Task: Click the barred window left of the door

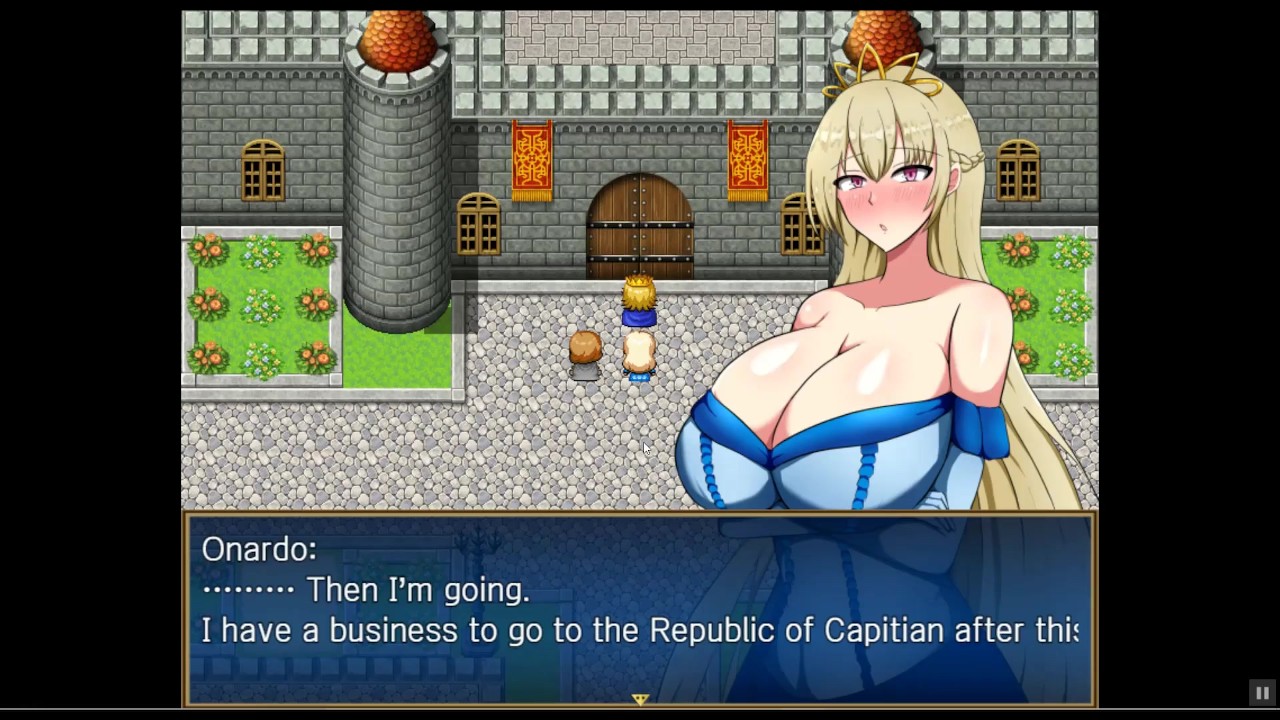Action: click(477, 225)
